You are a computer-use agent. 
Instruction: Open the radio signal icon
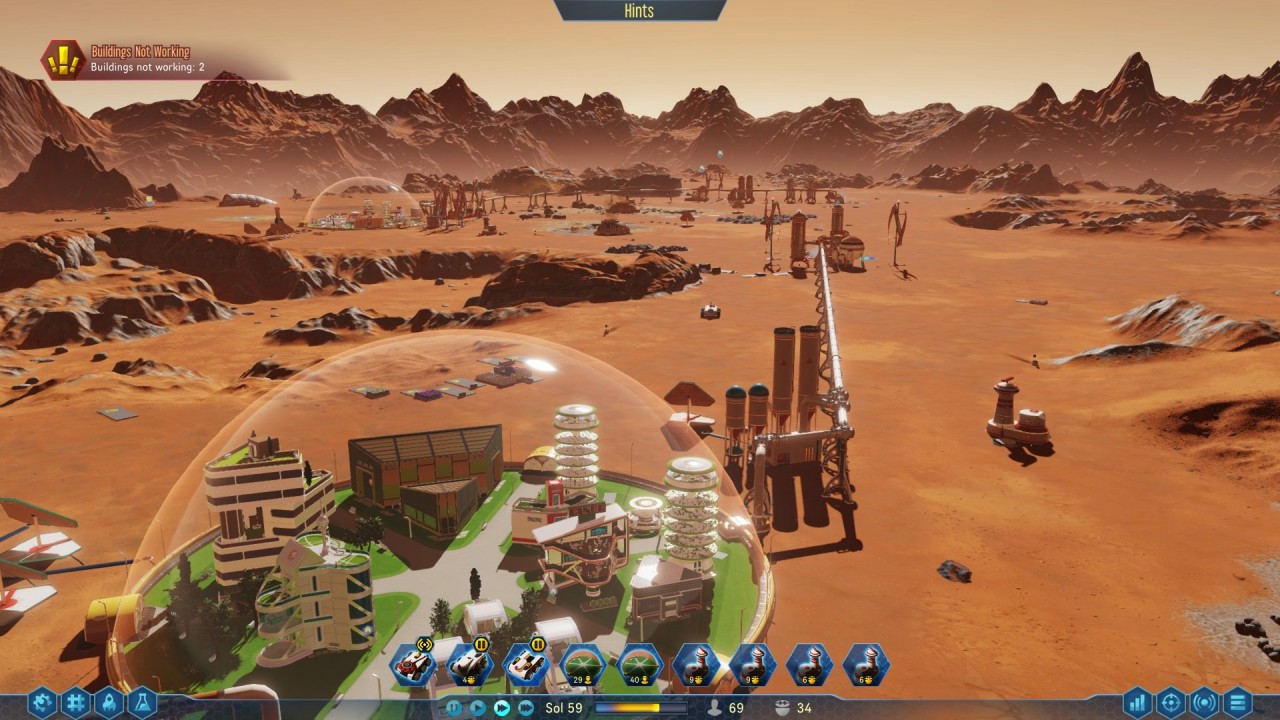point(1204,703)
